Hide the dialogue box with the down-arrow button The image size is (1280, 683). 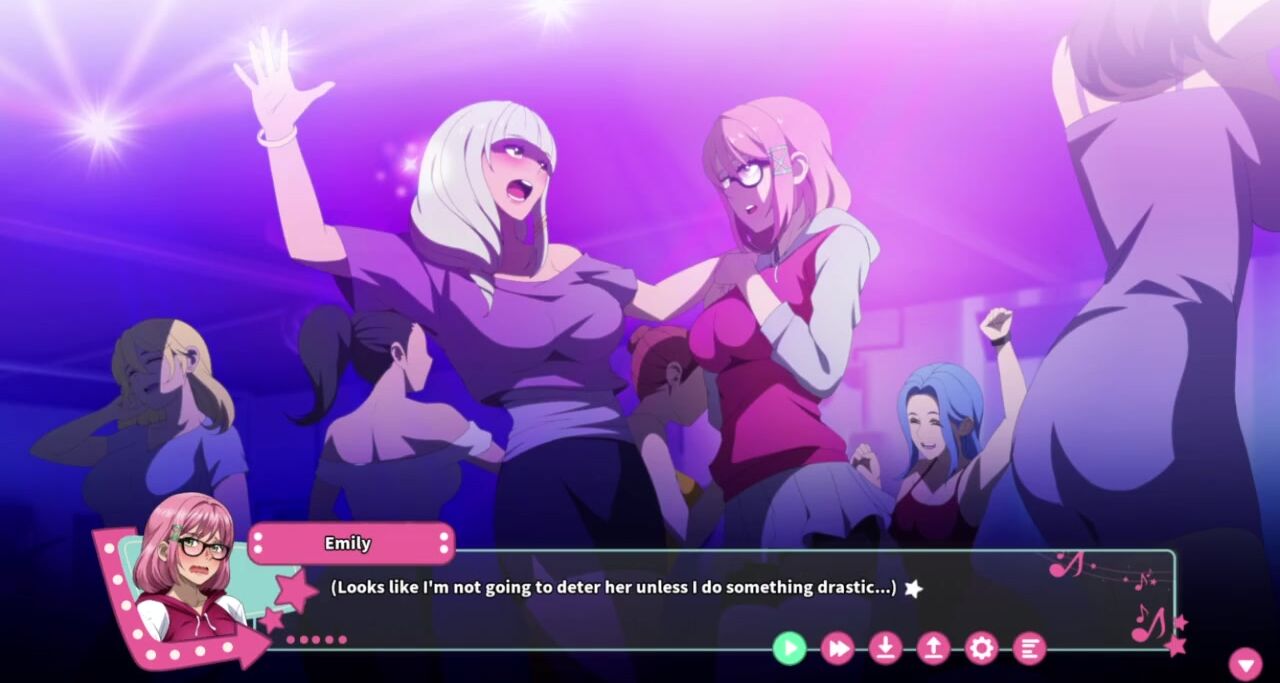(x=1245, y=664)
